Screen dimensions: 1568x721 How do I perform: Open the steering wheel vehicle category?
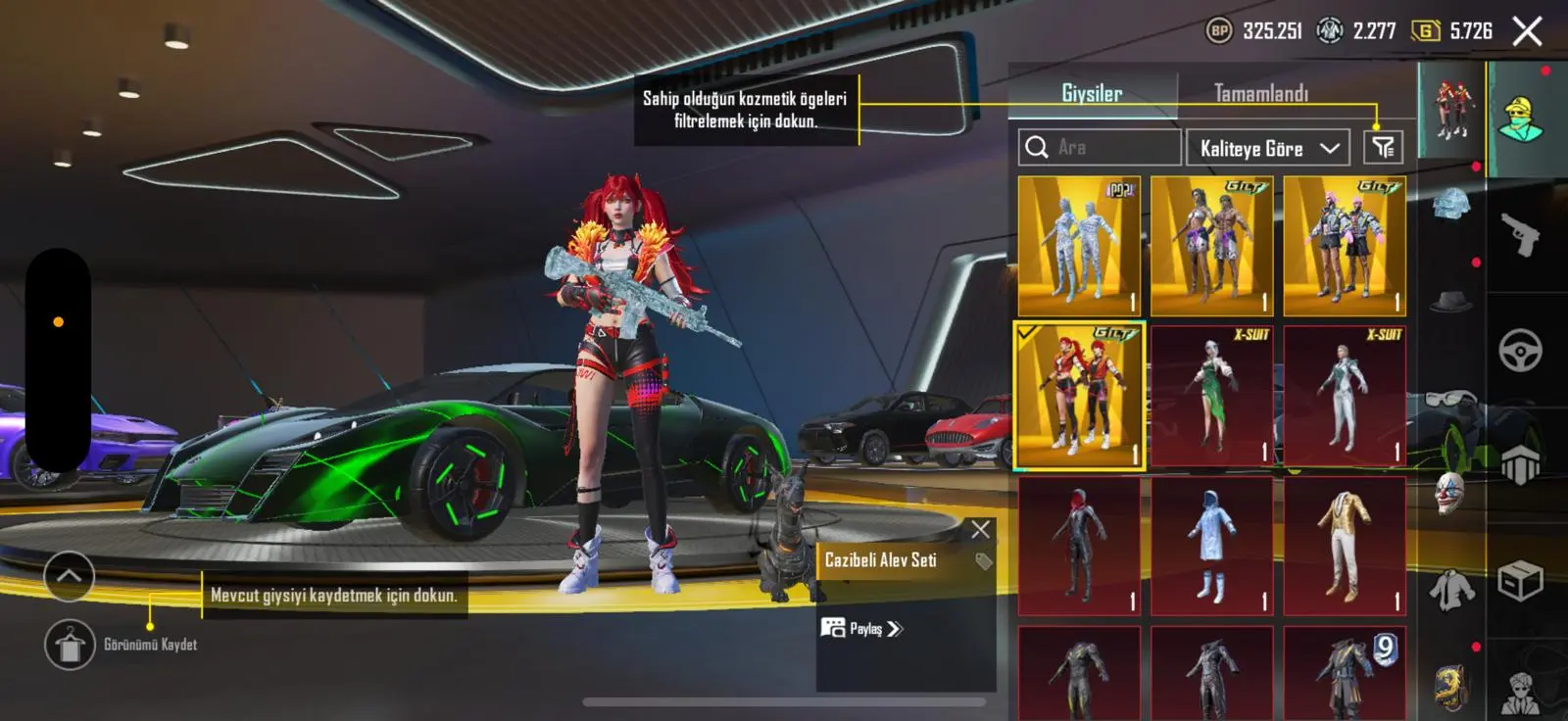(x=1520, y=351)
